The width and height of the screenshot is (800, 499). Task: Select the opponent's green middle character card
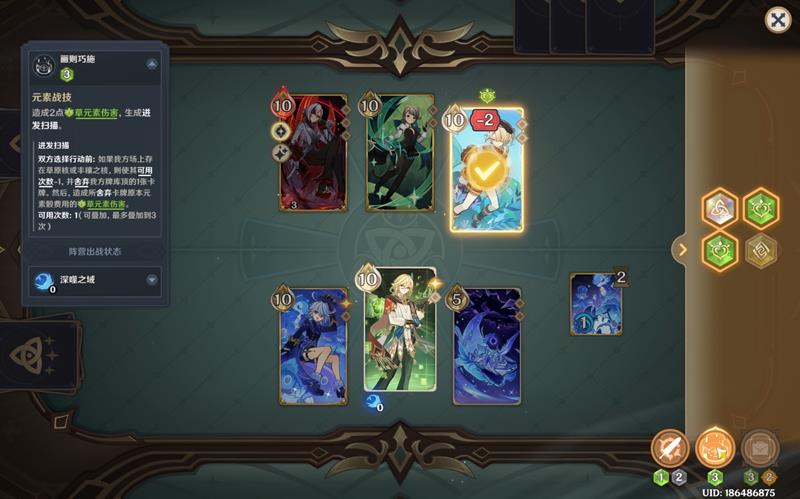point(400,153)
